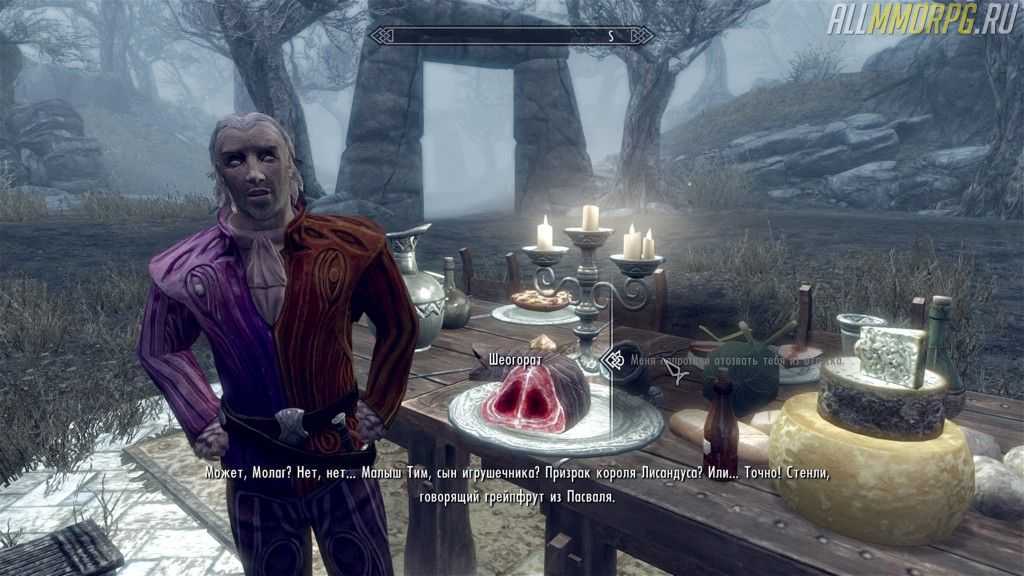Viewport: 1024px width, 576px height.
Task: Choose the reply about recalling him from vacation
Action: click(x=735, y=360)
